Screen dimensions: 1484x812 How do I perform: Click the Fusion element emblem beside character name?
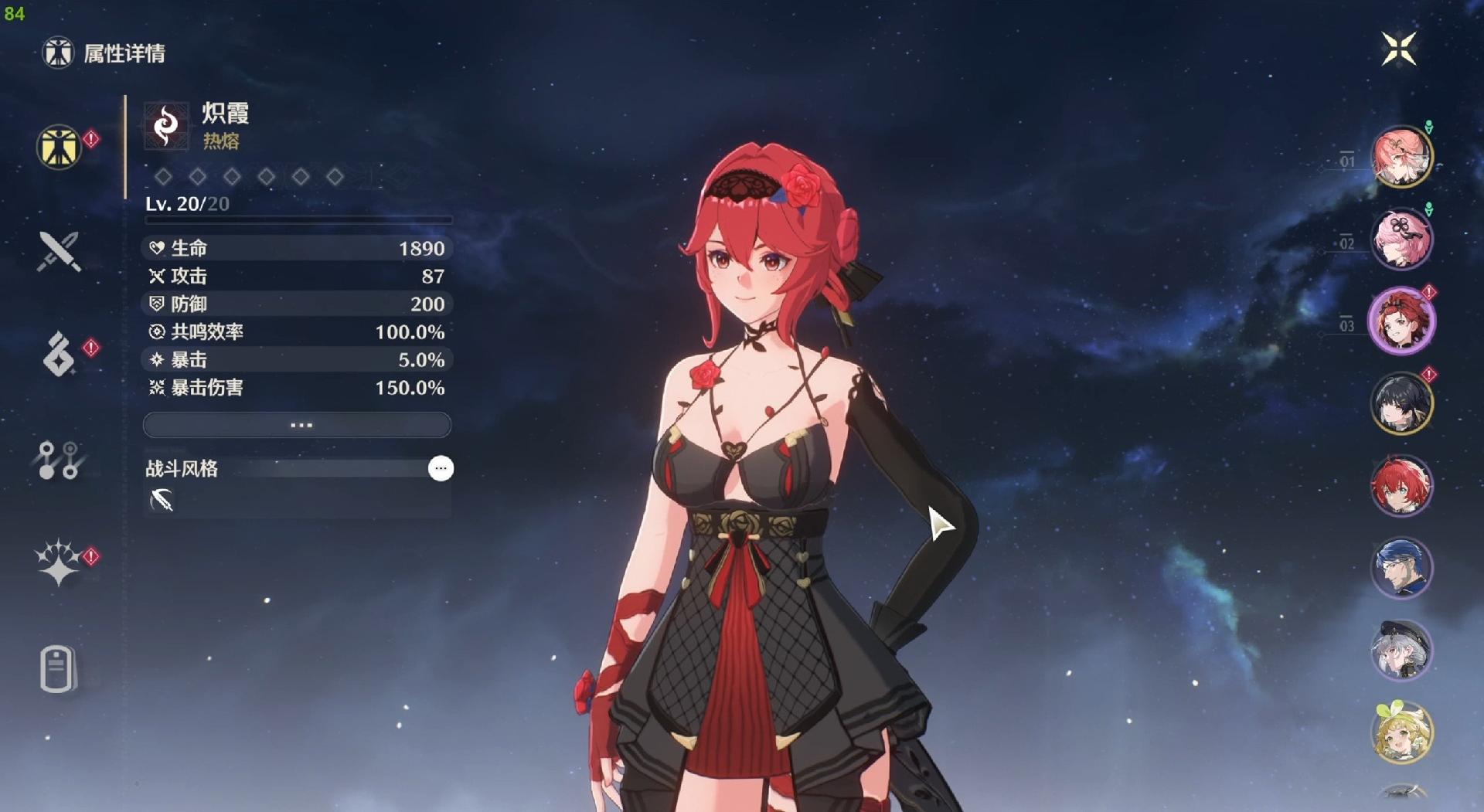166,125
